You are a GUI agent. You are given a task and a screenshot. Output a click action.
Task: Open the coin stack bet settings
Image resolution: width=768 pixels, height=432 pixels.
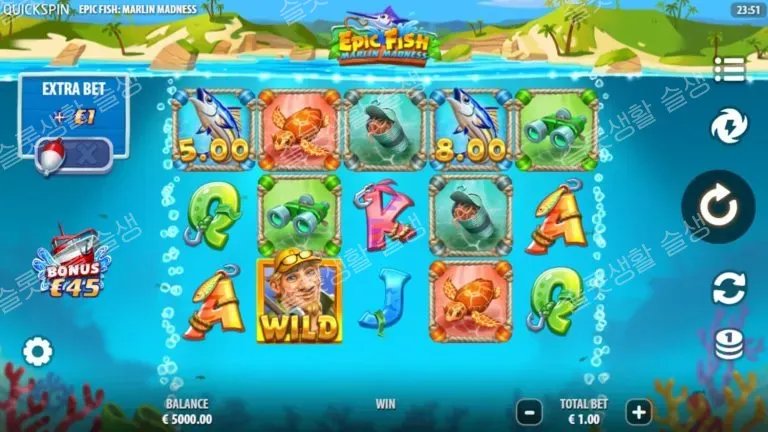pyautogui.click(x=729, y=345)
